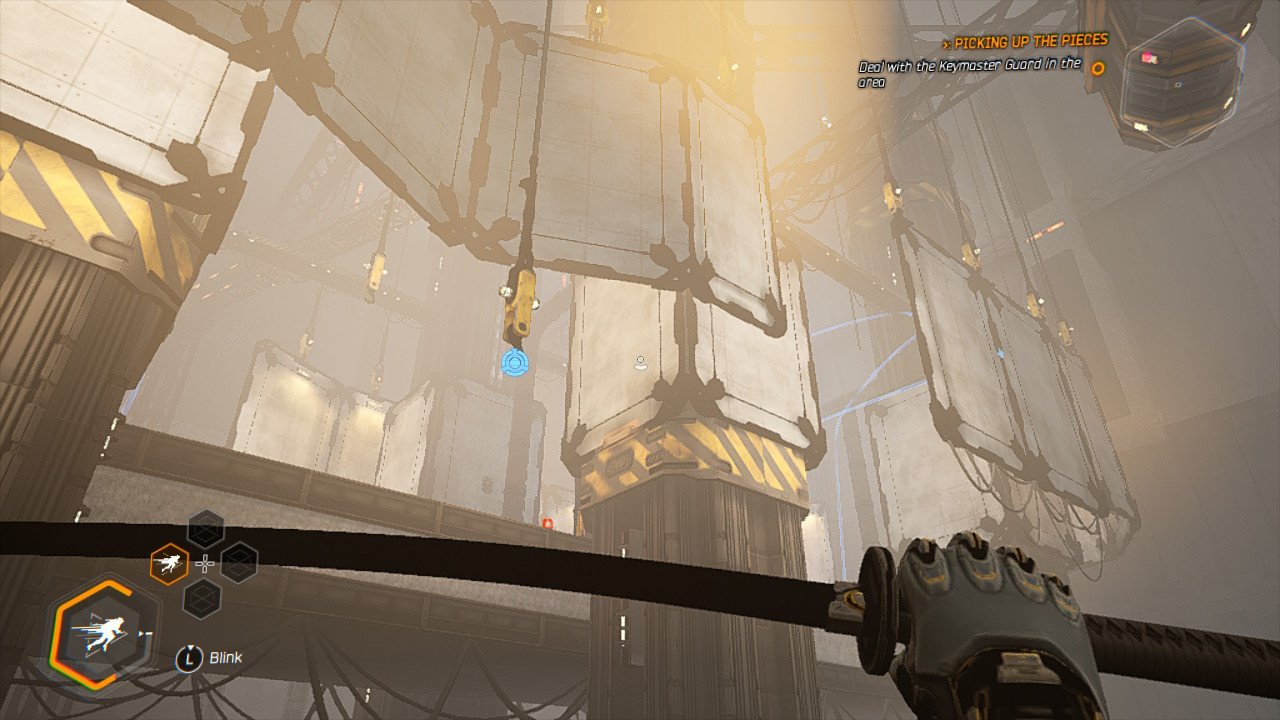Target the blue grapple point marker

[x=516, y=362]
